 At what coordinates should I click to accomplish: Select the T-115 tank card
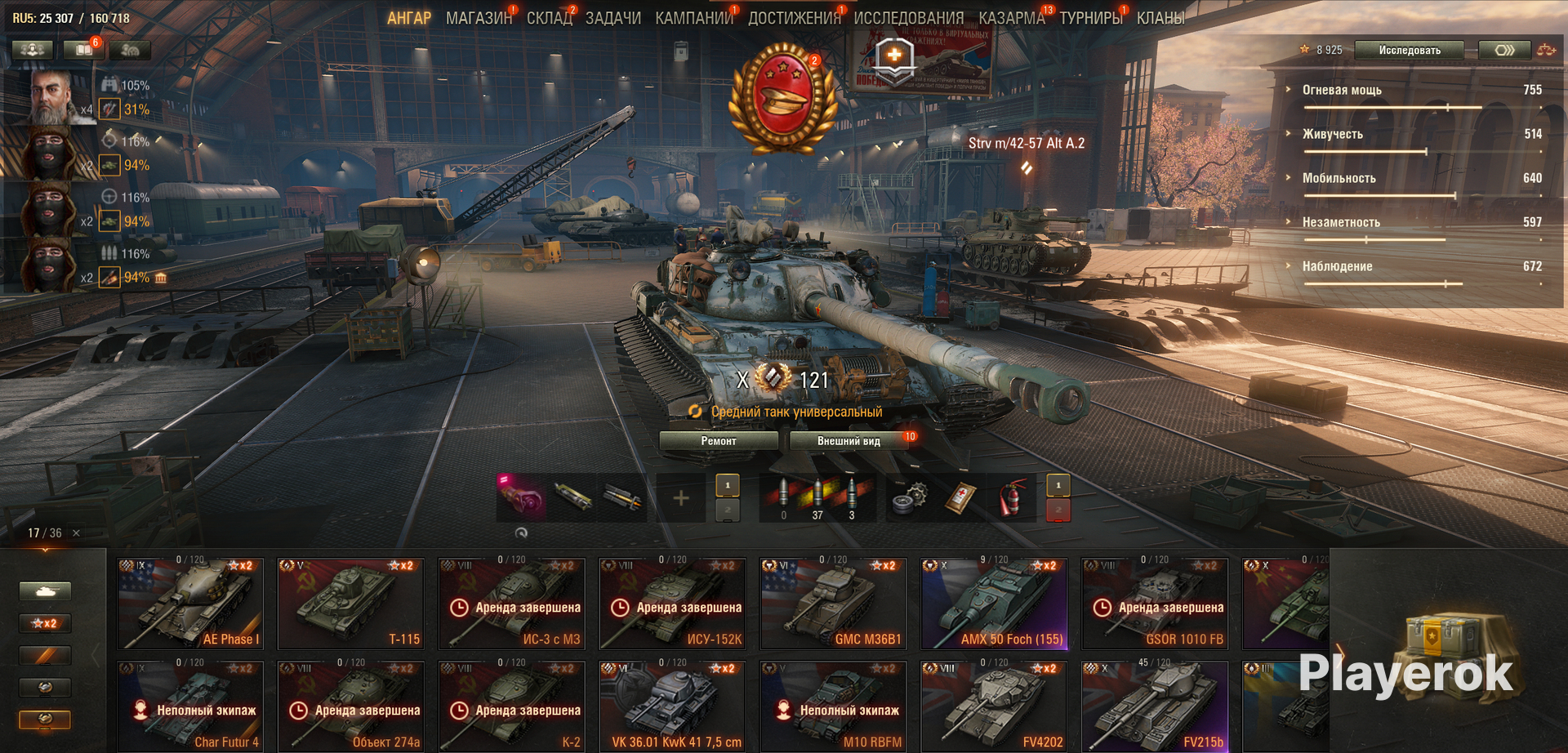pos(351,604)
